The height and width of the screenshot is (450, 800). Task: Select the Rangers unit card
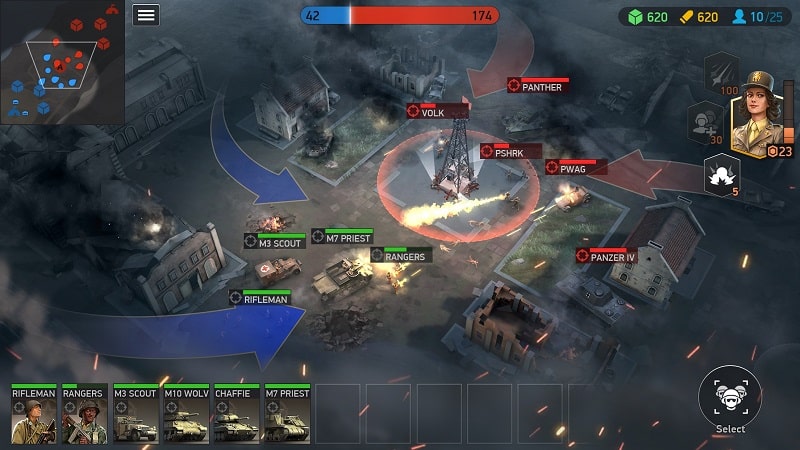[x=84, y=414]
